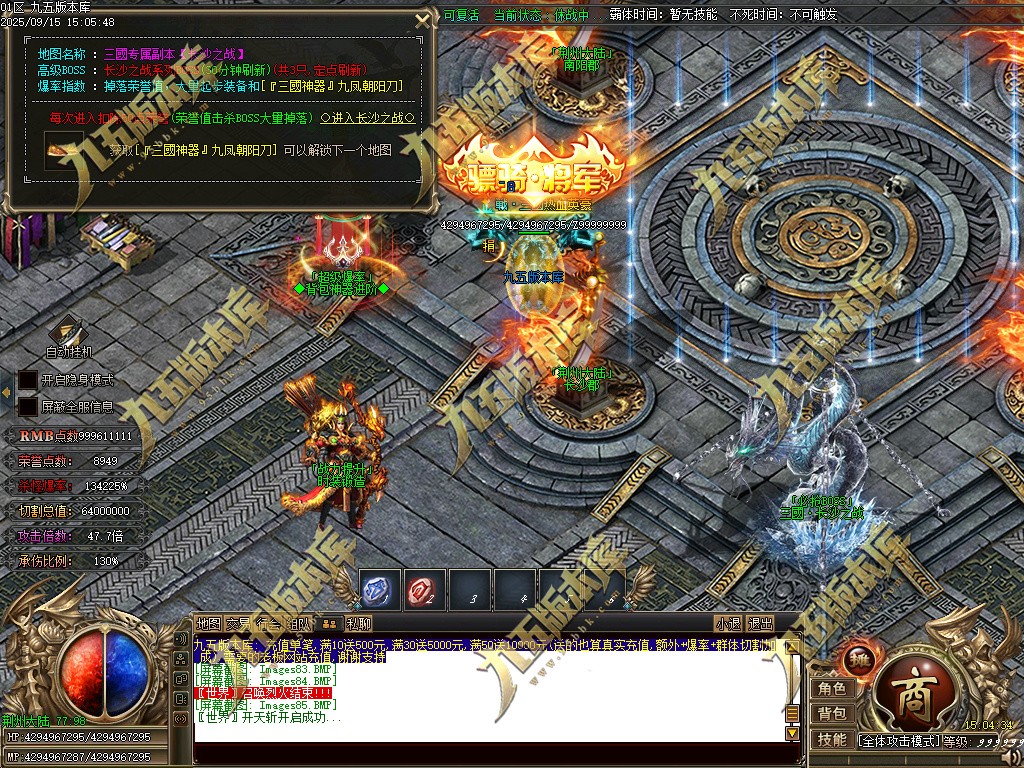The height and width of the screenshot is (768, 1024).
Task: Open the 角色 character panel
Action: (x=832, y=689)
